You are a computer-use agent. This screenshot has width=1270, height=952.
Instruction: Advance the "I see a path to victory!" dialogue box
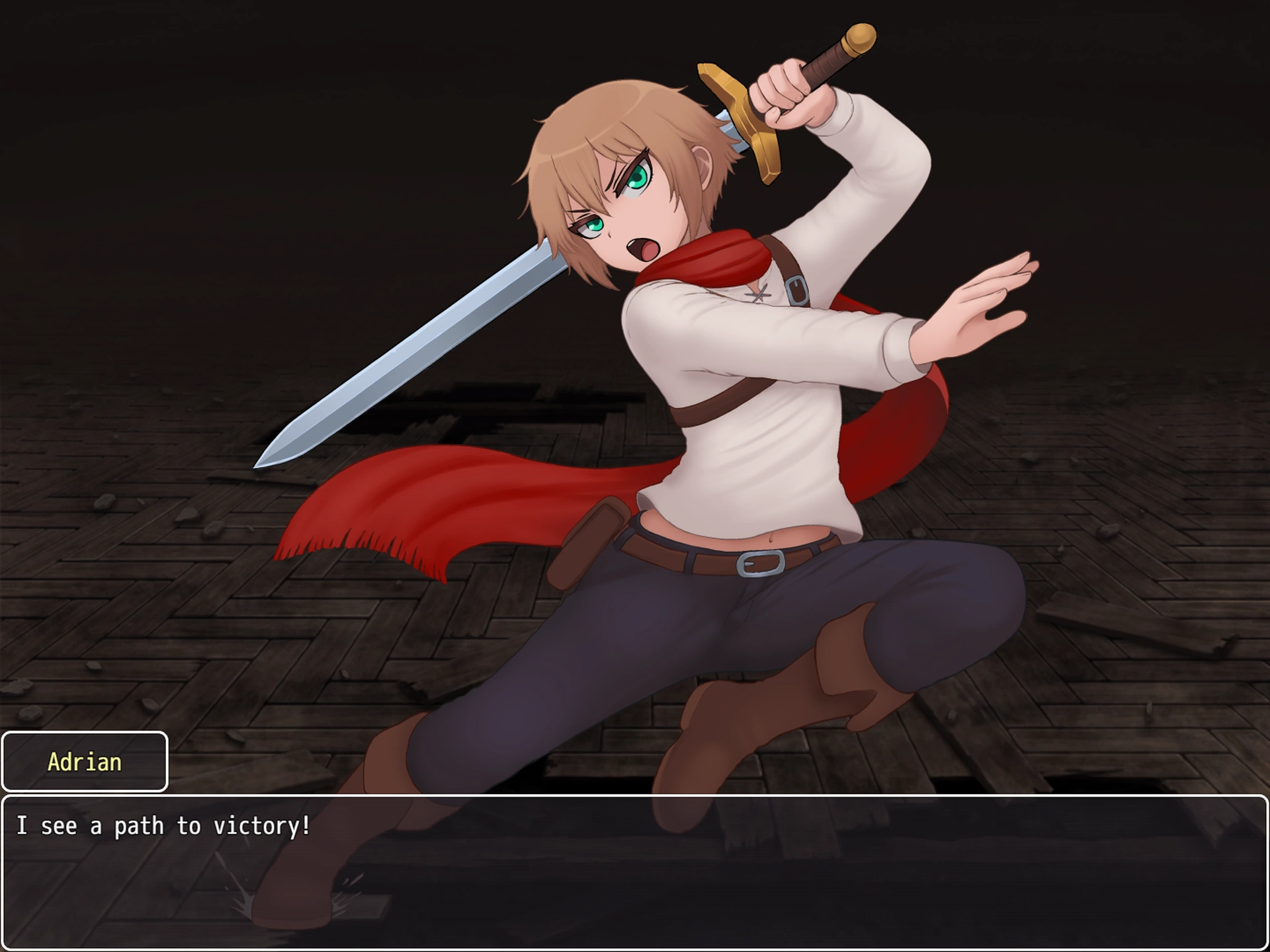point(634,871)
